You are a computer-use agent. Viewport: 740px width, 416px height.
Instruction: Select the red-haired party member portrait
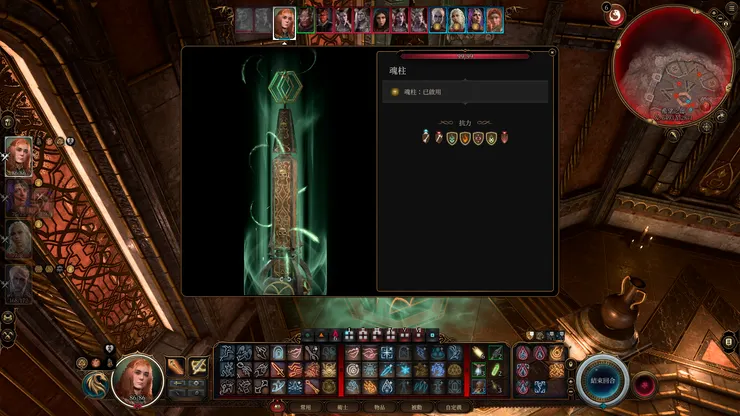point(19,156)
